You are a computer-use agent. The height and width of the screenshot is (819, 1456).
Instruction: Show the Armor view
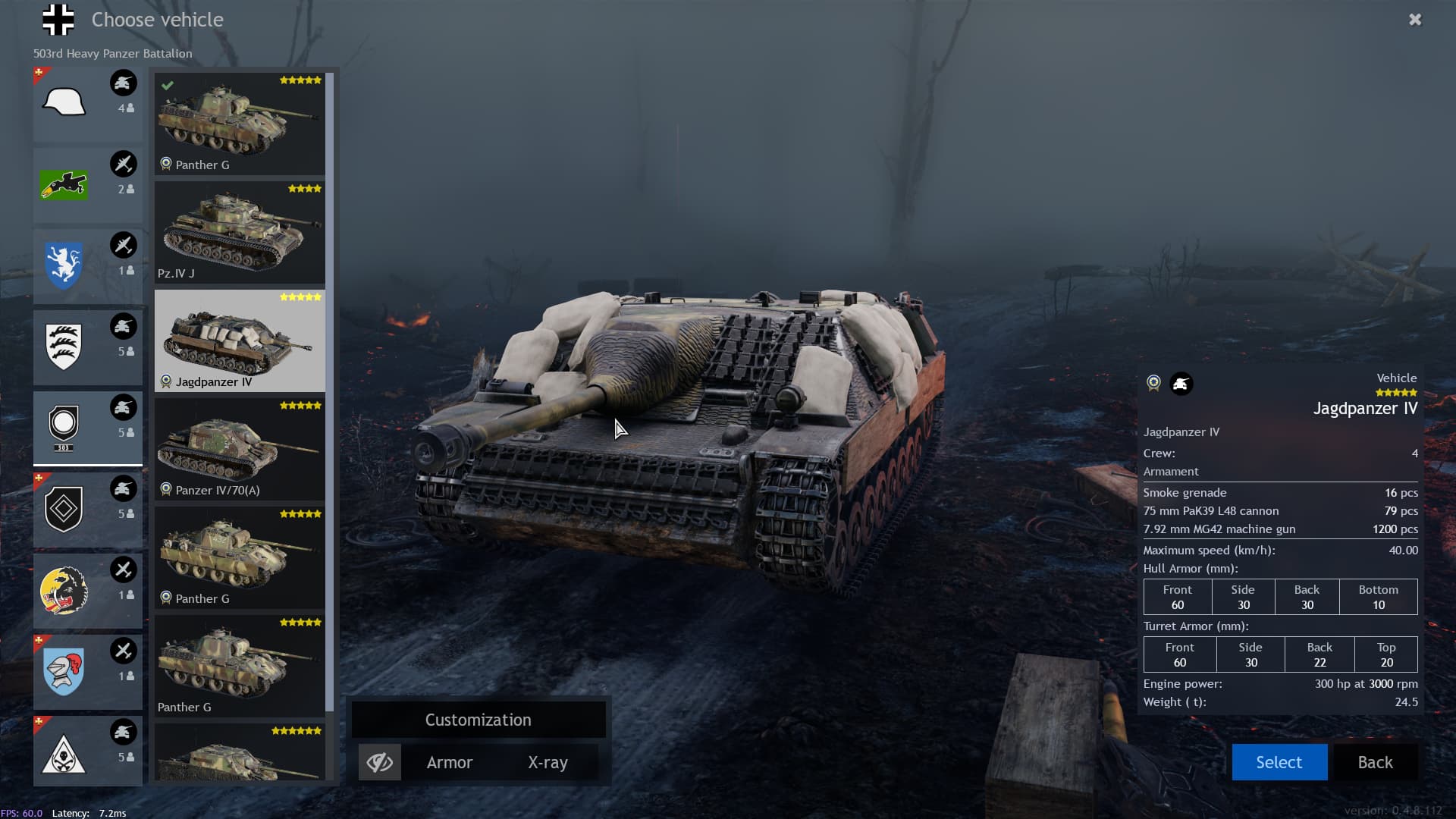[x=449, y=762]
